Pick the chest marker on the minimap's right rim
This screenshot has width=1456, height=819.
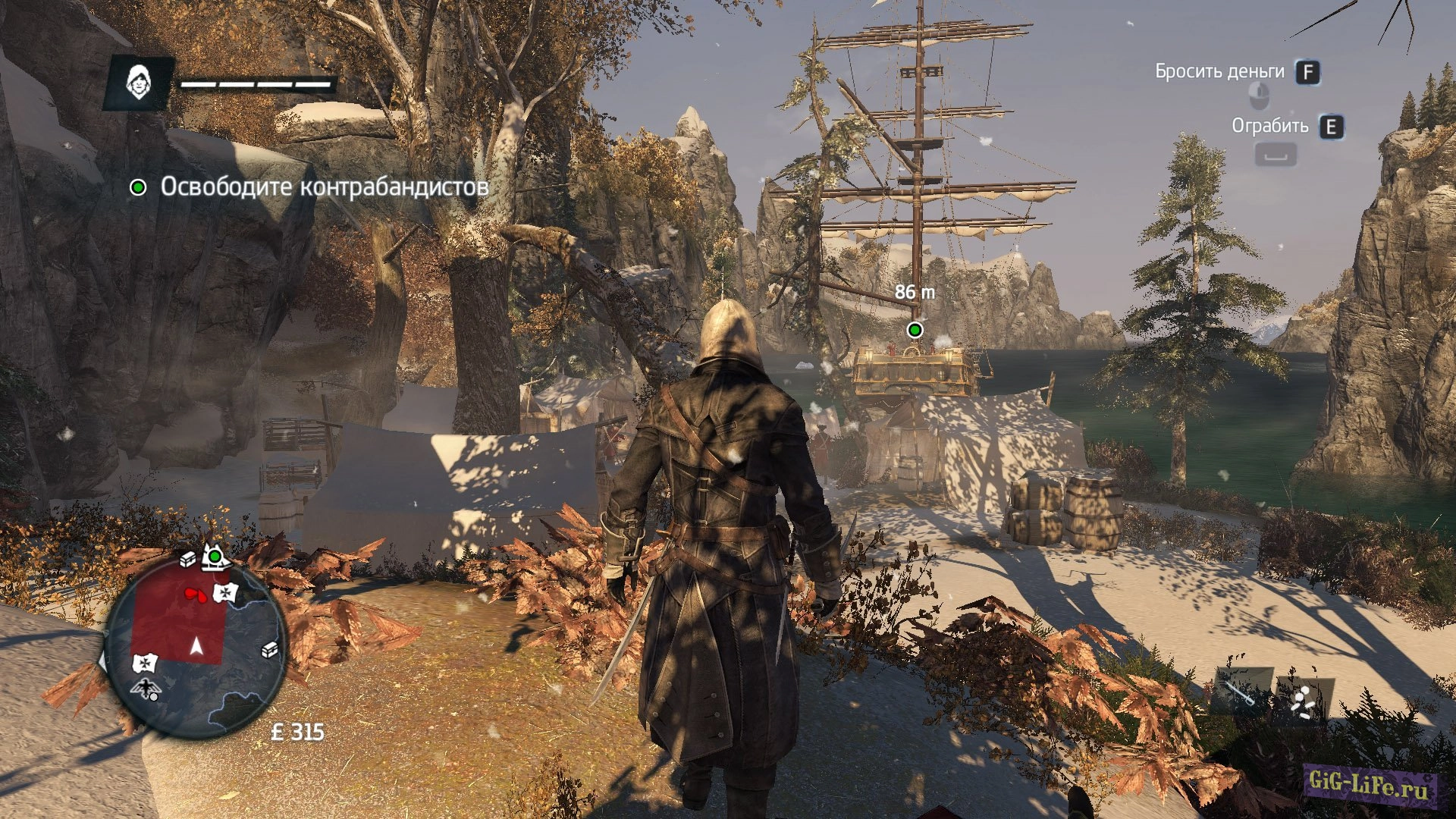tap(269, 650)
